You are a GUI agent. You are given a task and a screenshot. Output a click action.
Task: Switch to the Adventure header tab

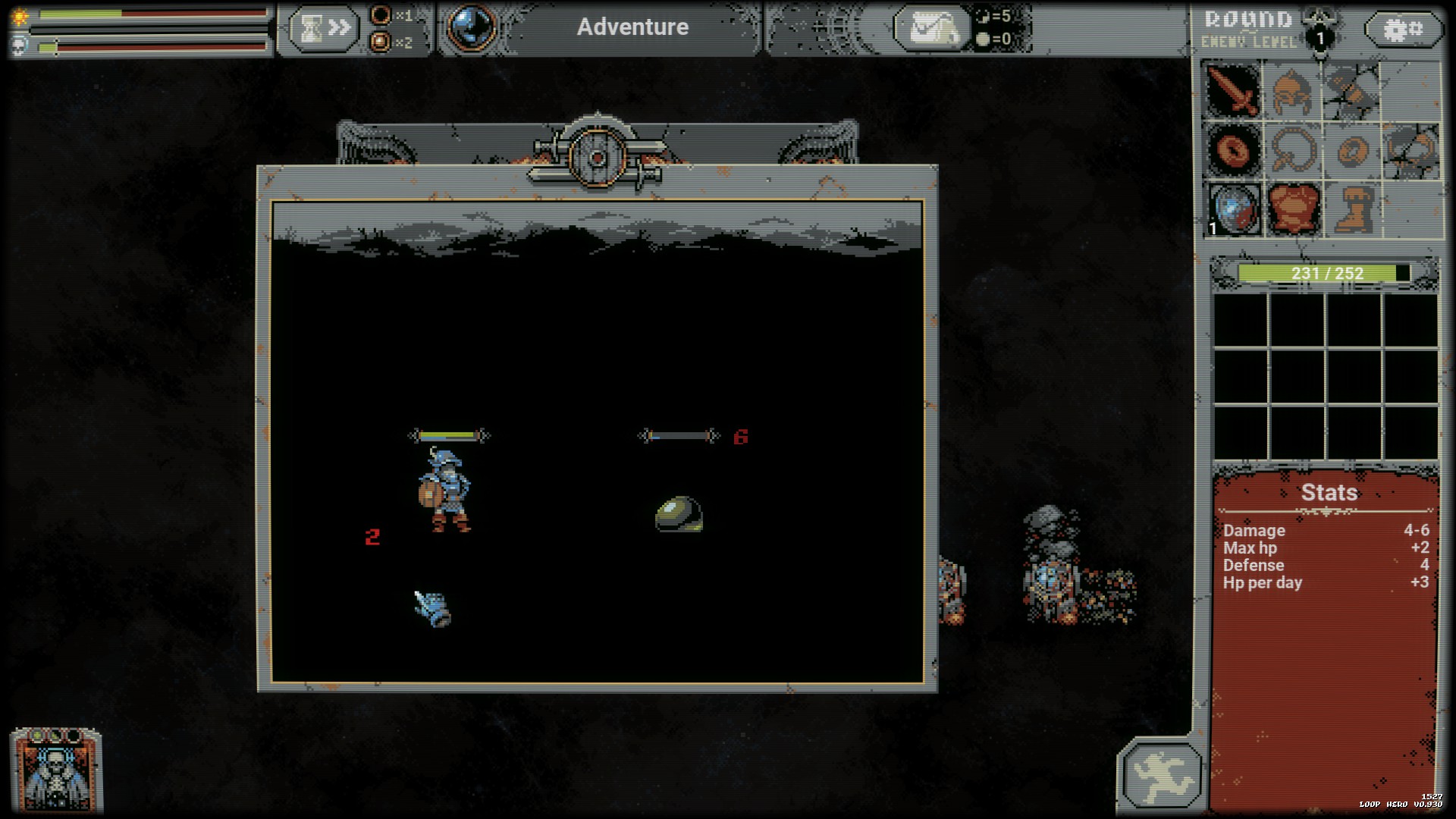pos(633,27)
